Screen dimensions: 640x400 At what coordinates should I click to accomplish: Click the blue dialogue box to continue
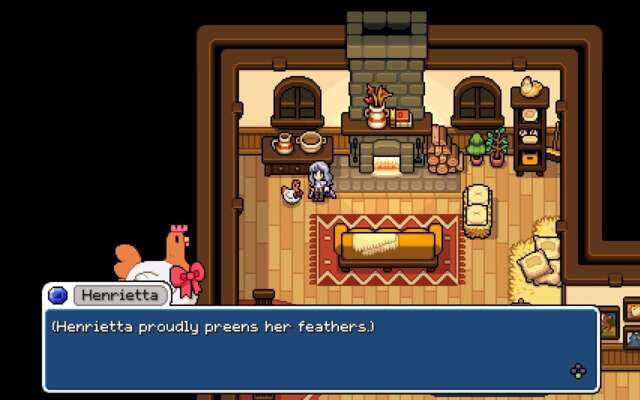click(x=320, y=349)
